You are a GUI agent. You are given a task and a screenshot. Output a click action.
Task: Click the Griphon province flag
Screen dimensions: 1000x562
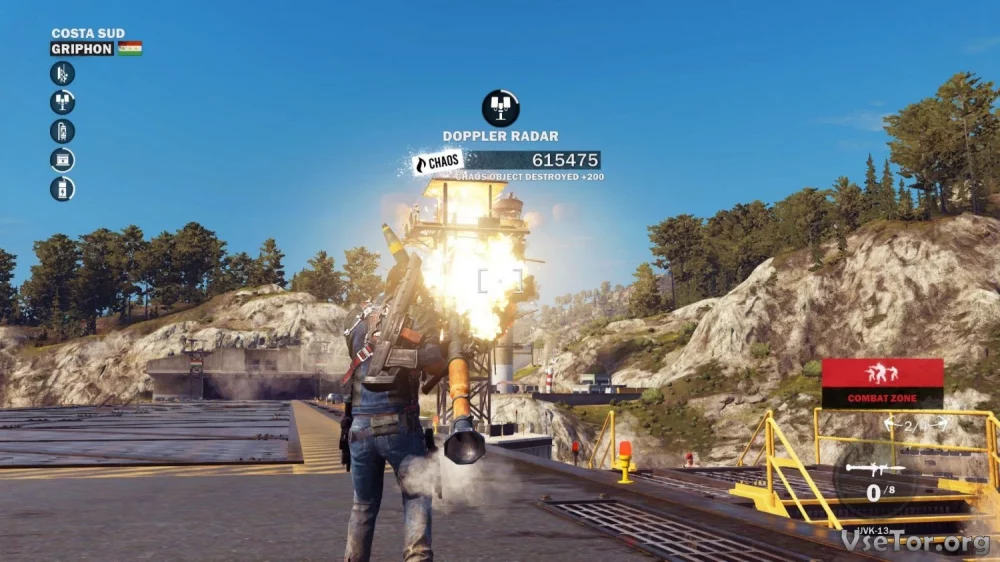tap(130, 48)
